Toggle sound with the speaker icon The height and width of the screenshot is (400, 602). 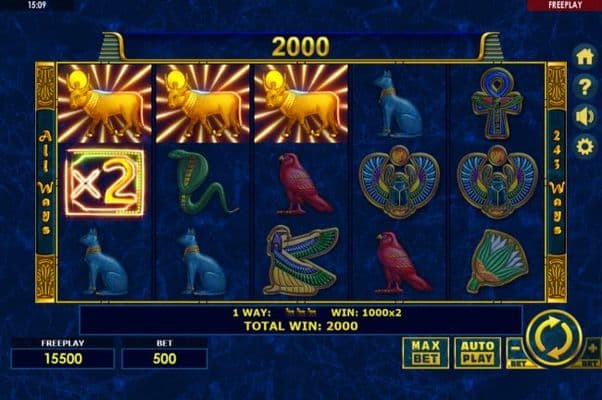click(x=585, y=116)
